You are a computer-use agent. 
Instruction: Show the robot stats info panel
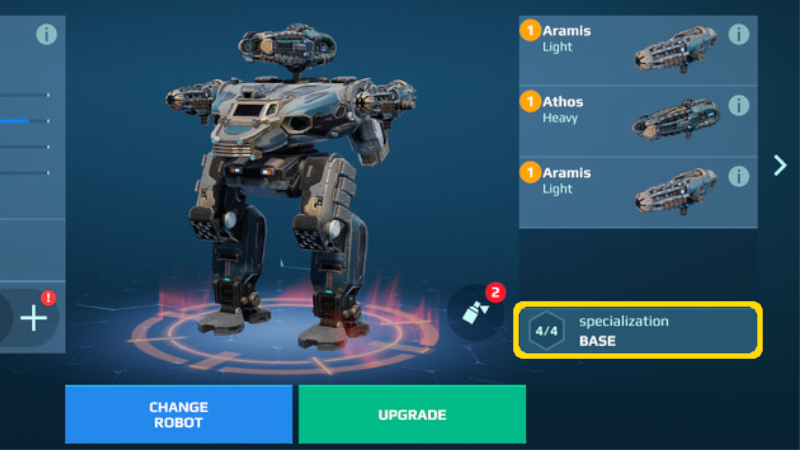(47, 34)
